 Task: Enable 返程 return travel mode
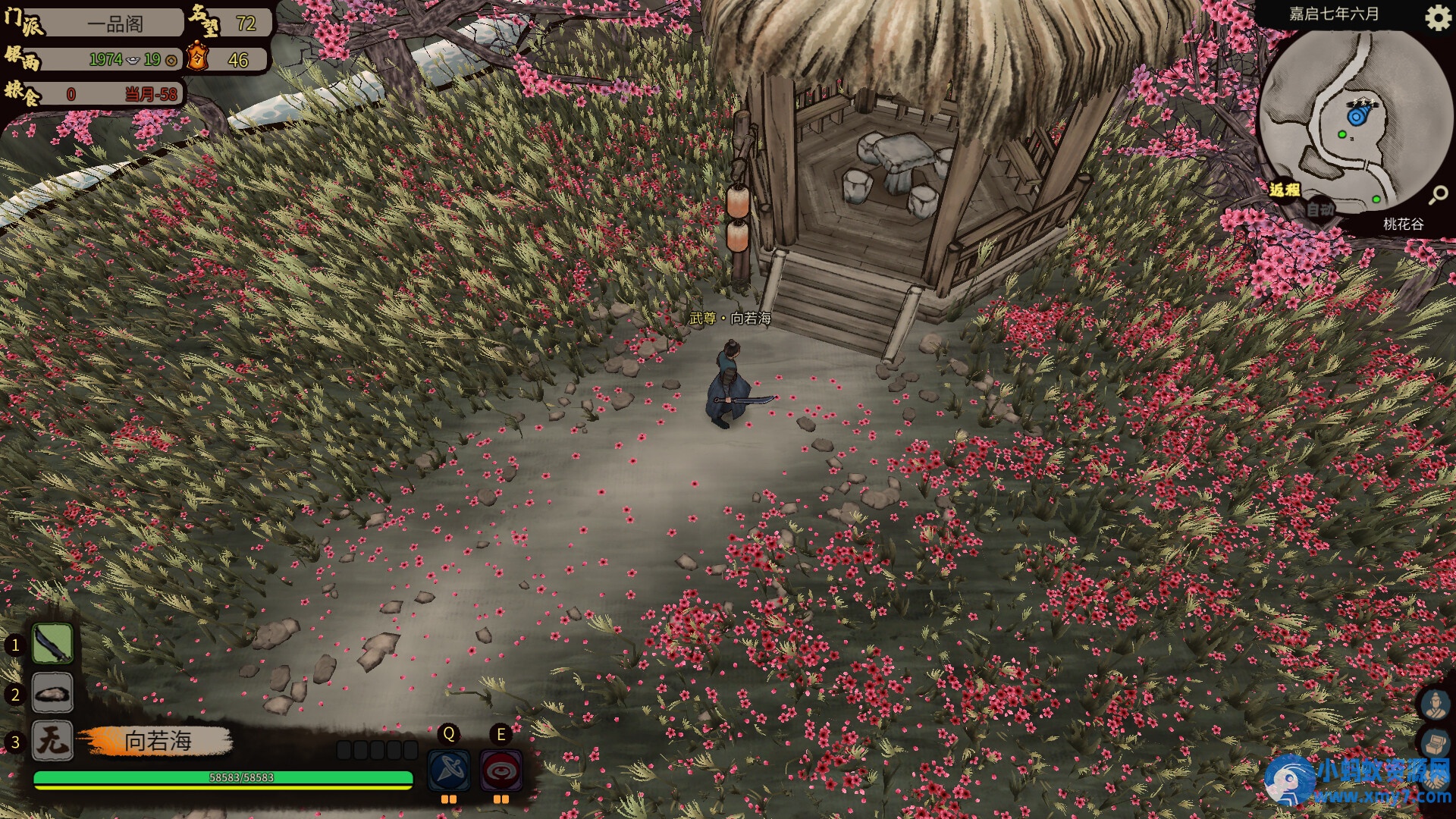(1284, 192)
